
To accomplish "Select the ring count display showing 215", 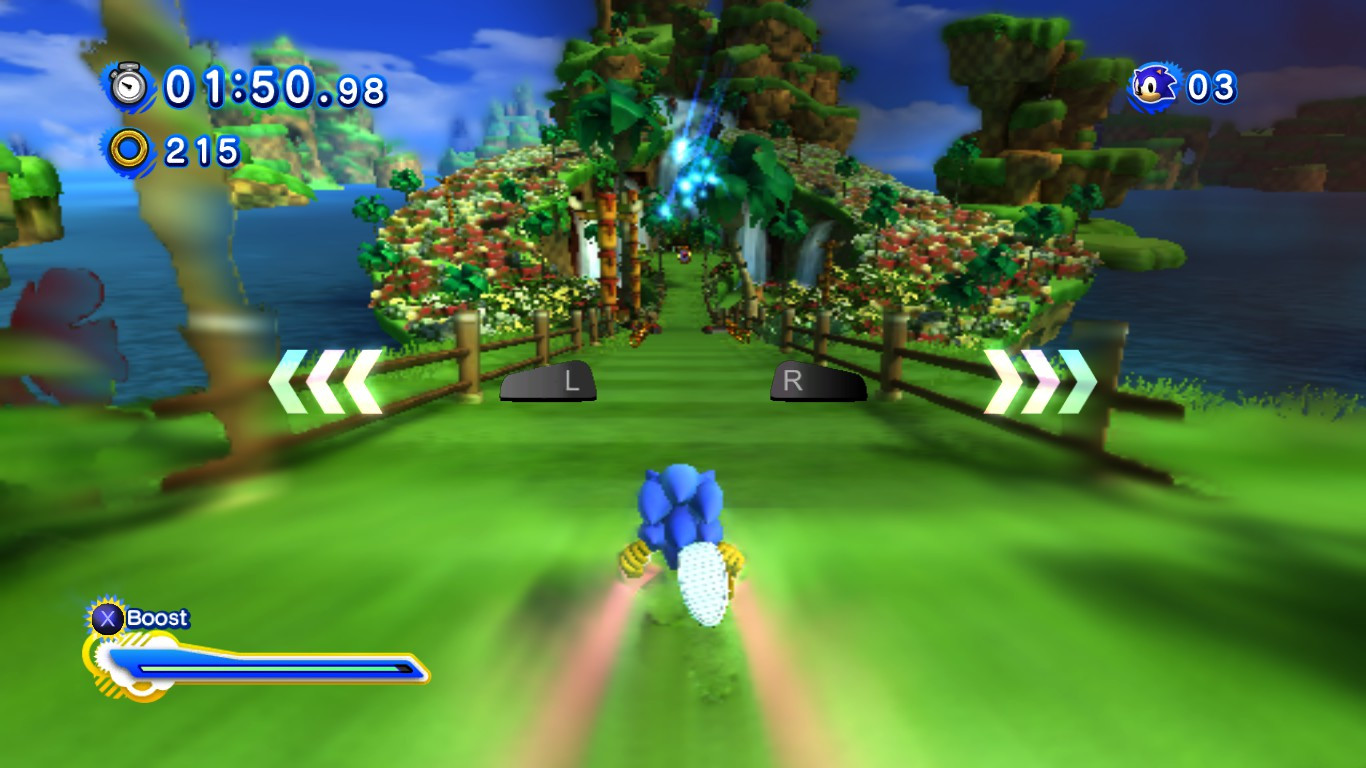I will [204, 150].
